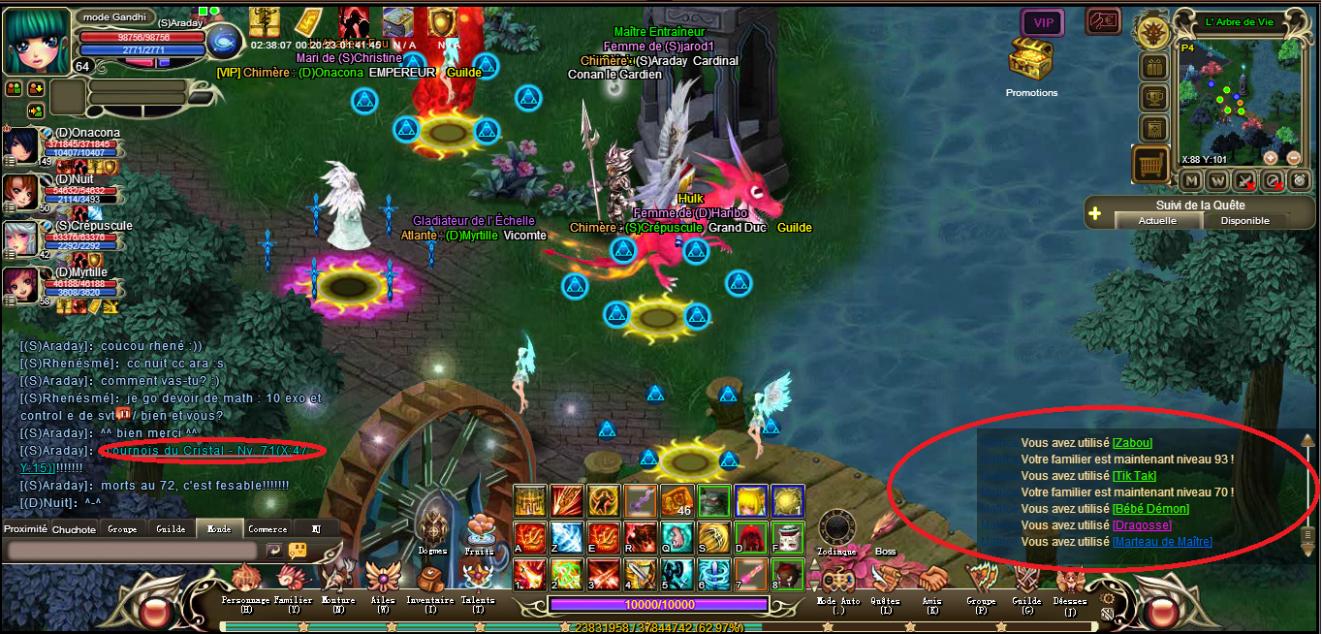Show the Disponible quests tab
The width and height of the screenshot is (1322, 634).
pos(1245,220)
